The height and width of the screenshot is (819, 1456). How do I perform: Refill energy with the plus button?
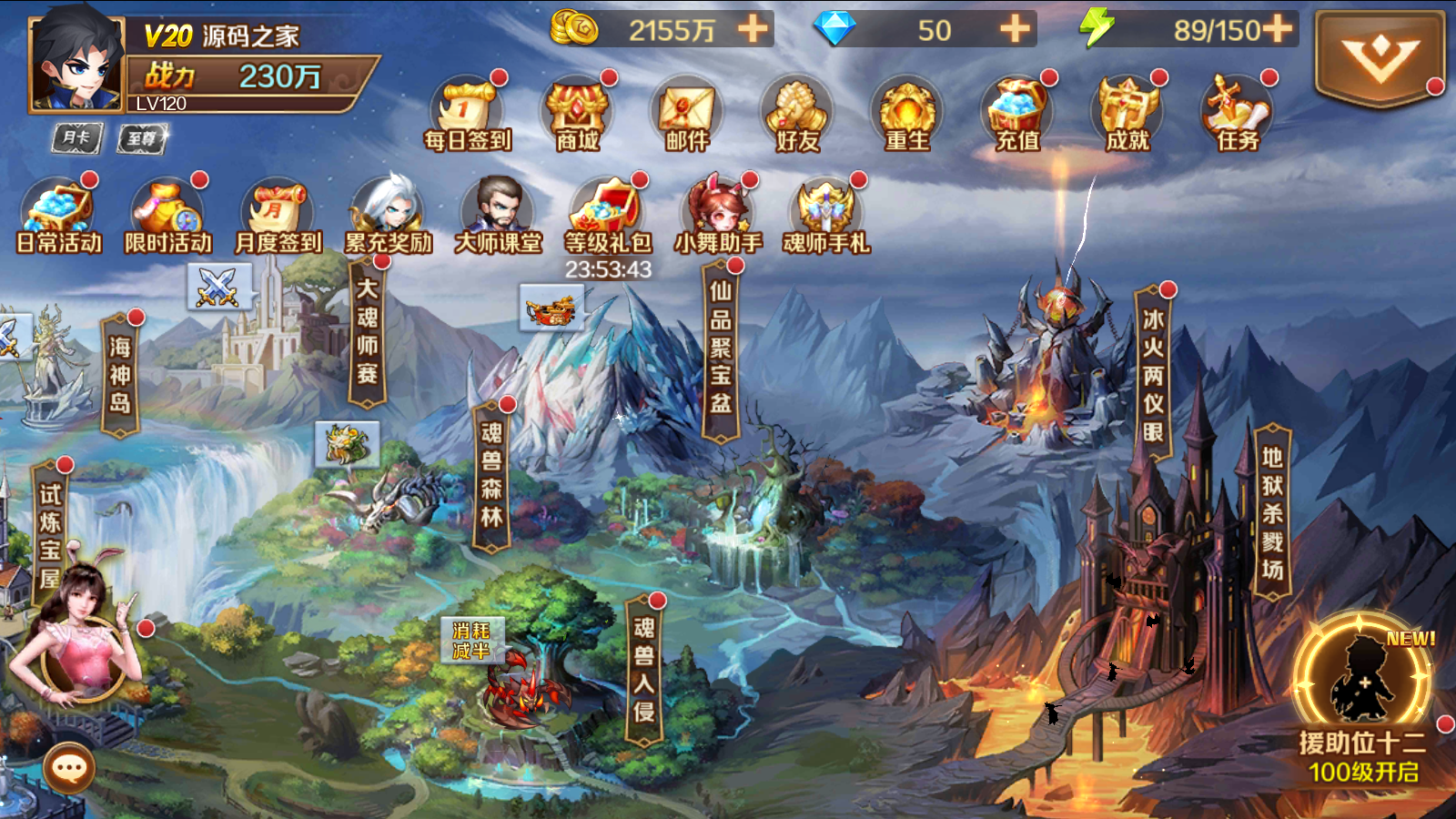[x=1277, y=29]
